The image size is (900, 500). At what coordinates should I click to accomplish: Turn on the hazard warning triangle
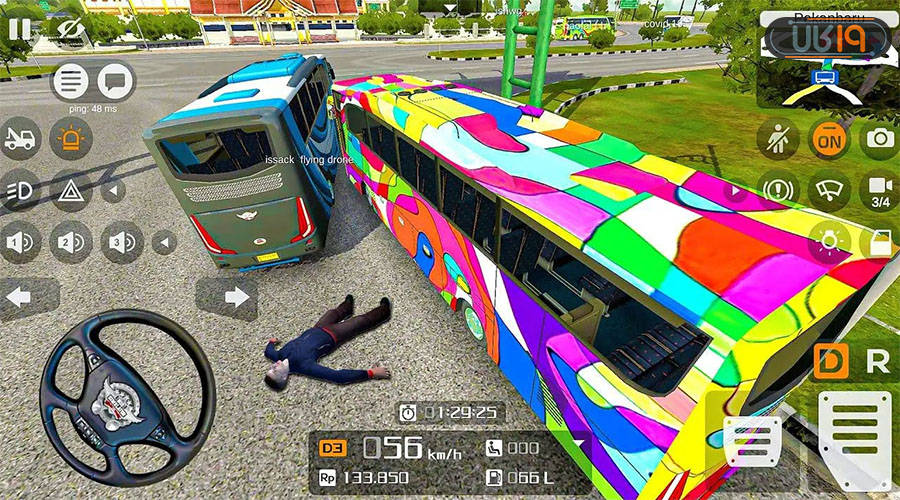(x=71, y=190)
